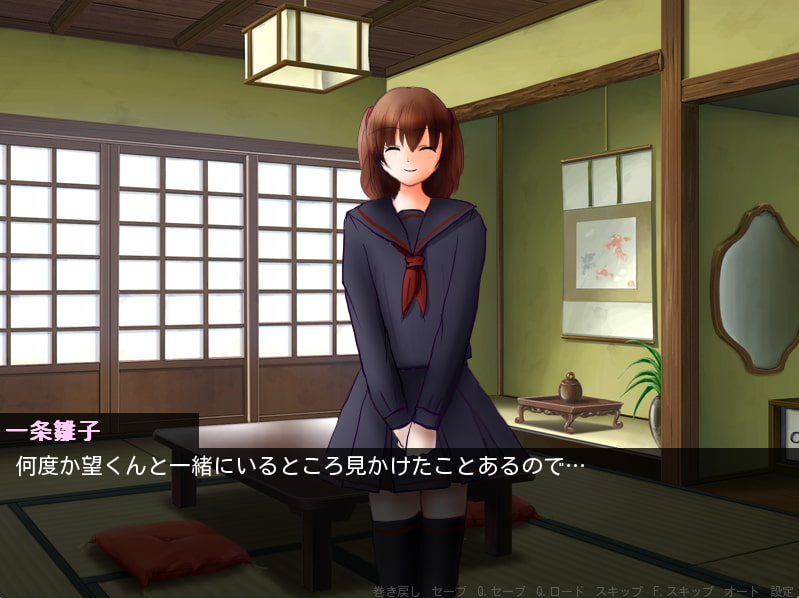This screenshot has height=598, width=799.
Task: Open the 巻き戻し (rewind) function
Action: [x=396, y=591]
